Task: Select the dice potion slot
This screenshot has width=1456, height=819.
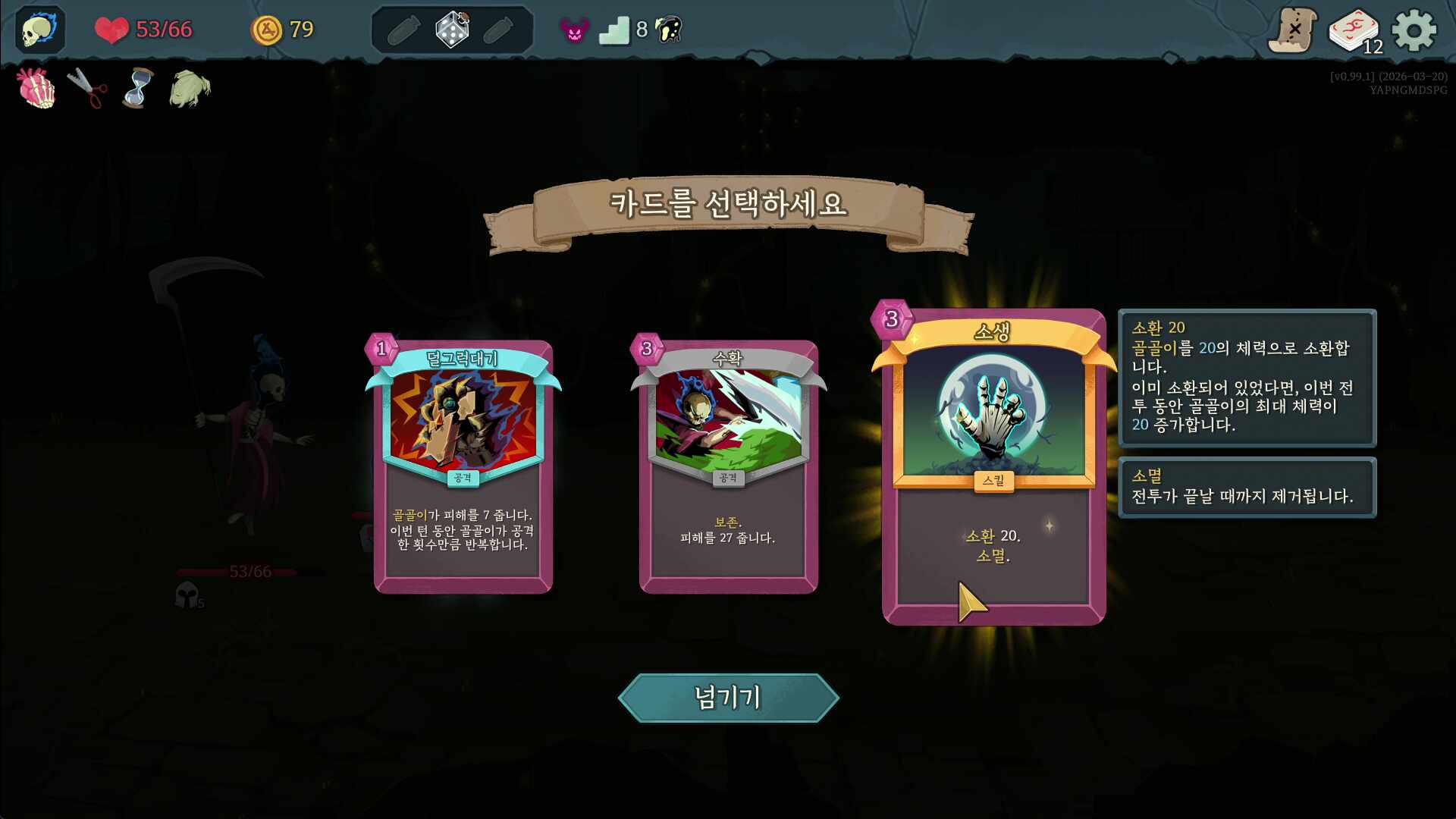Action: tap(452, 30)
